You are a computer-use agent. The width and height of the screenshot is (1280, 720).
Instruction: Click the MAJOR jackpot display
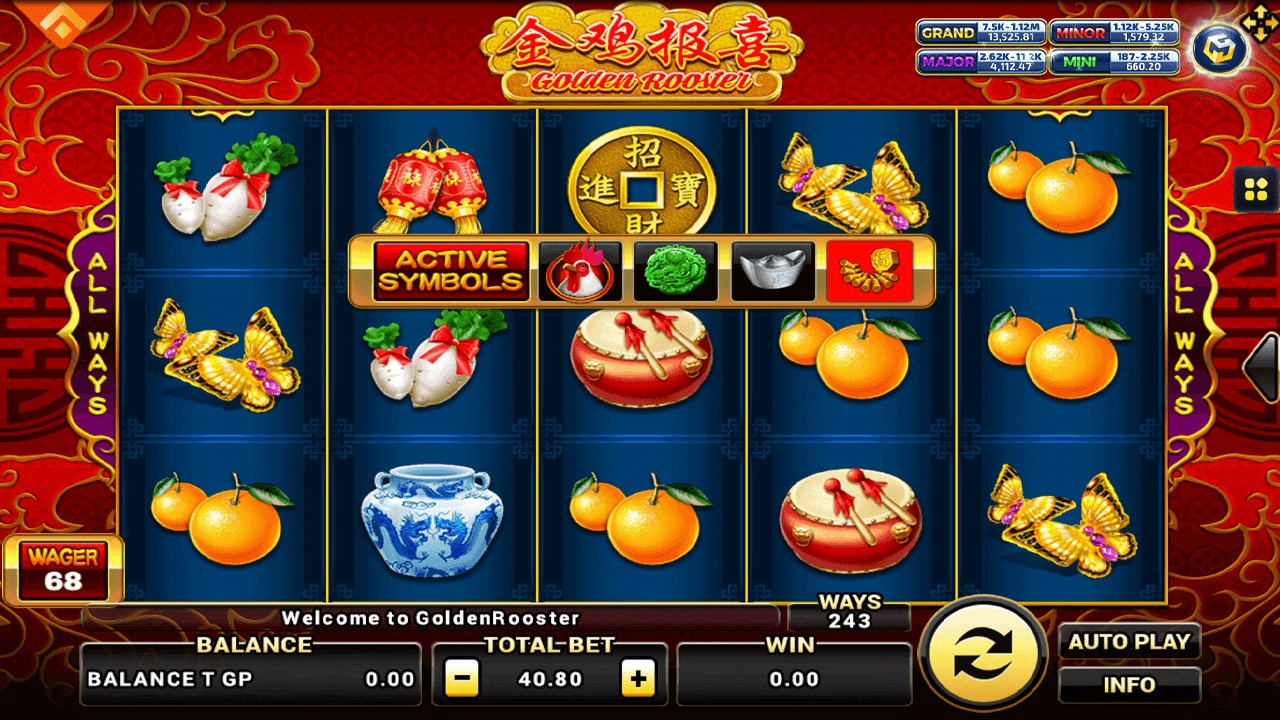point(982,63)
